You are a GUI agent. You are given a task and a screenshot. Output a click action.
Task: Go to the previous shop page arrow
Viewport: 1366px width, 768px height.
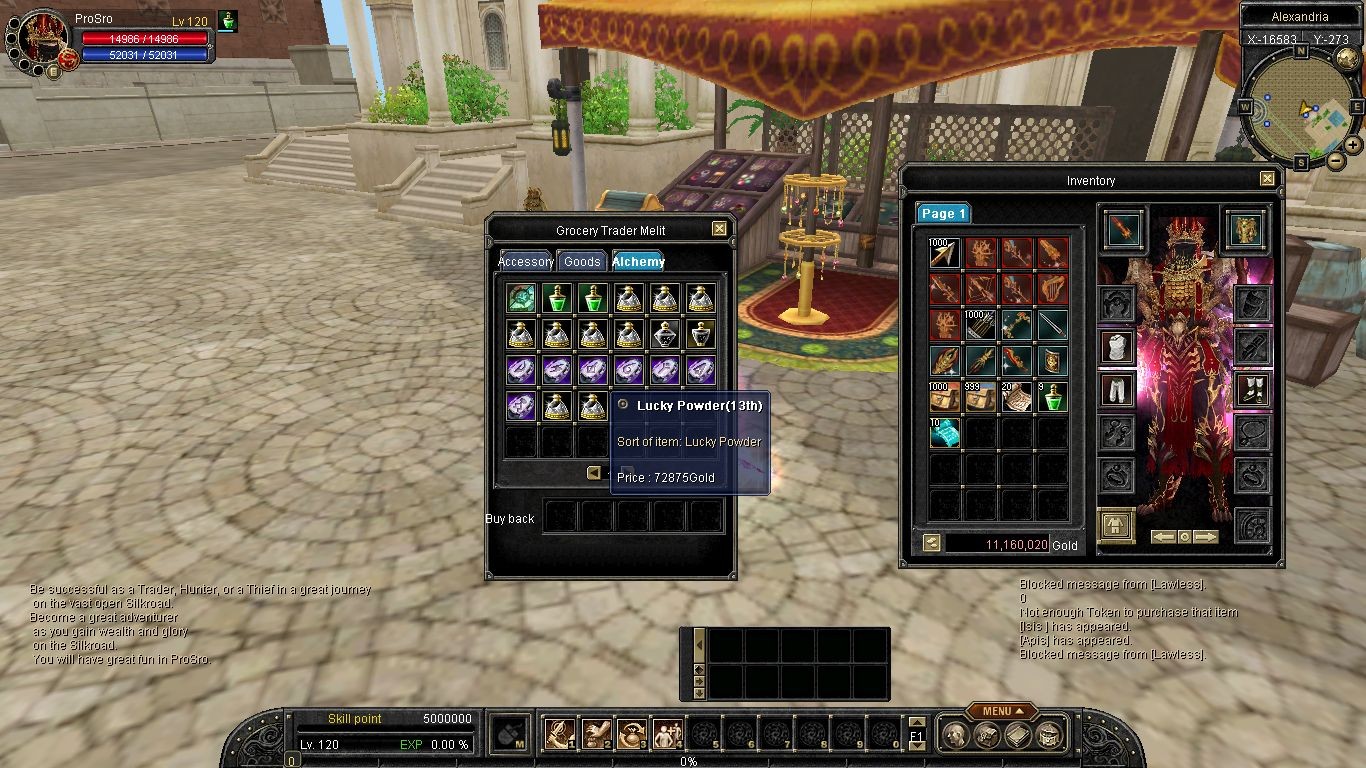tap(594, 473)
